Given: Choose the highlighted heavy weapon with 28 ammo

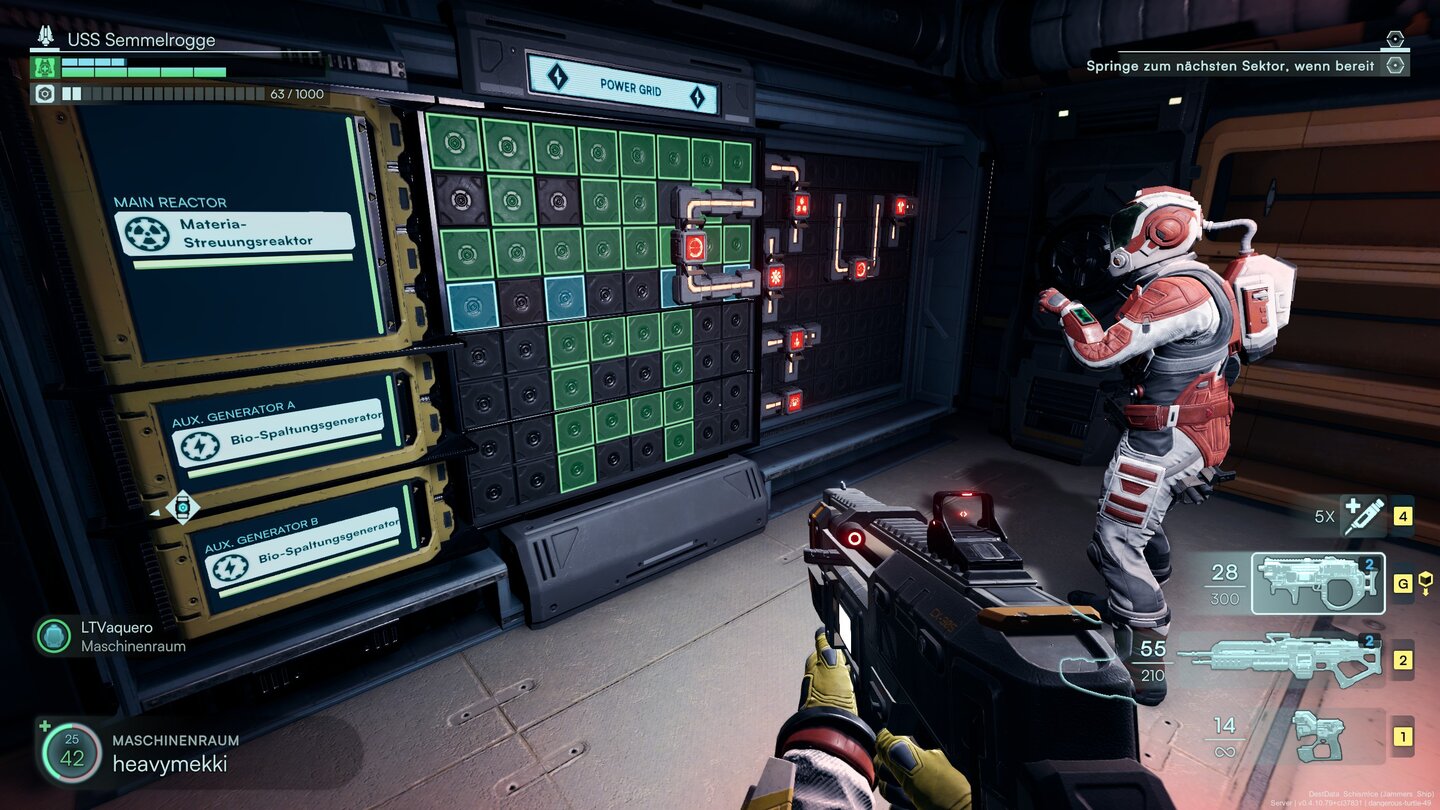Looking at the screenshot, I should [1320, 583].
